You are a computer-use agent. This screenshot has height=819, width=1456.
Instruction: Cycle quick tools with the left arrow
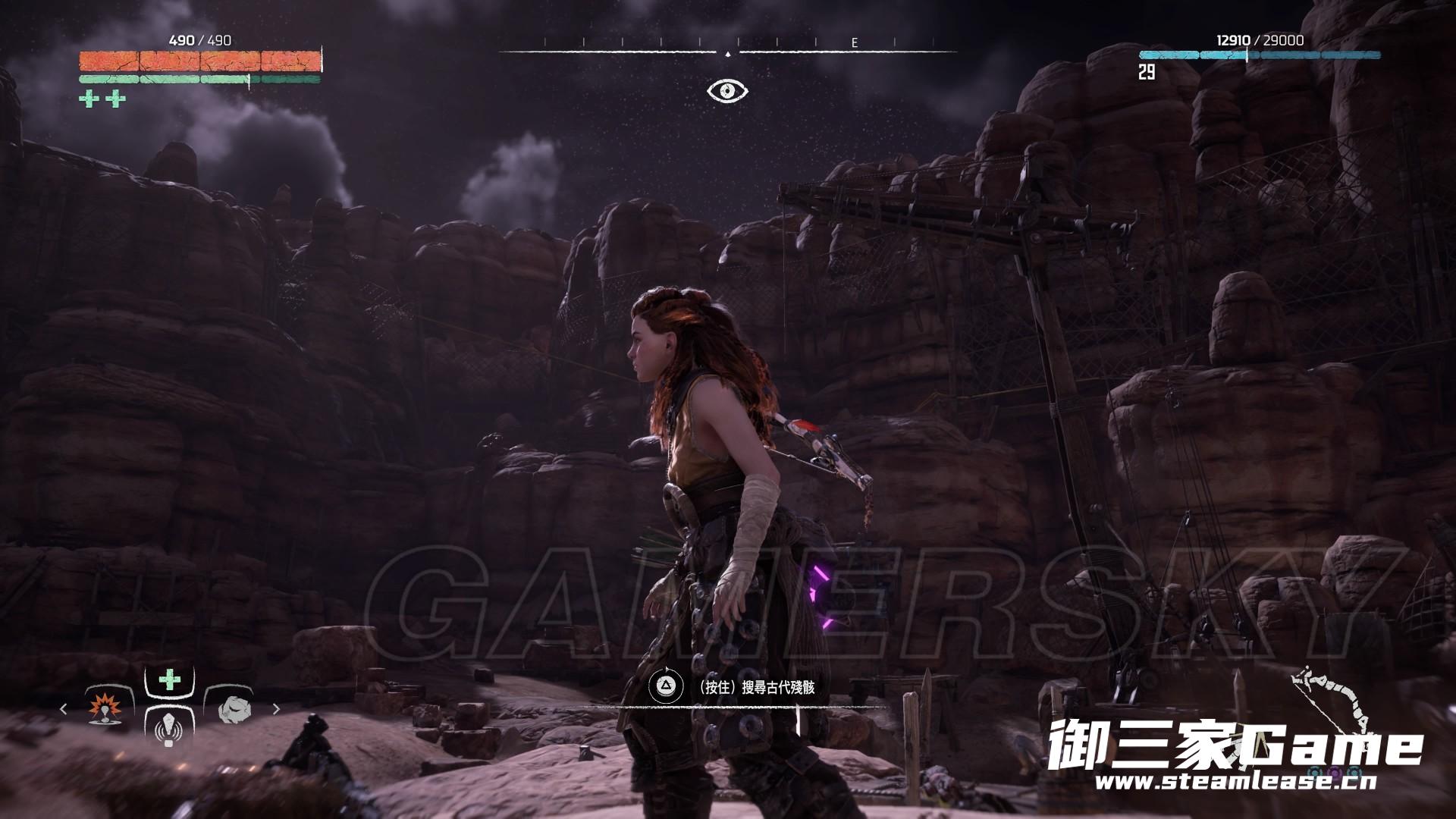[64, 709]
